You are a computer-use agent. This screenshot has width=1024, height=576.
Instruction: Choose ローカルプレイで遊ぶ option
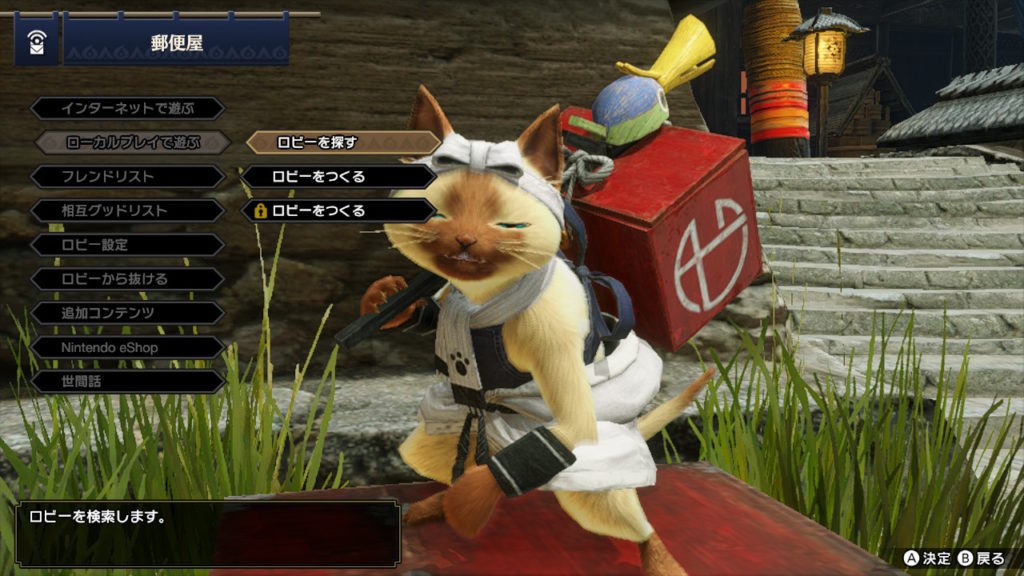tap(133, 143)
